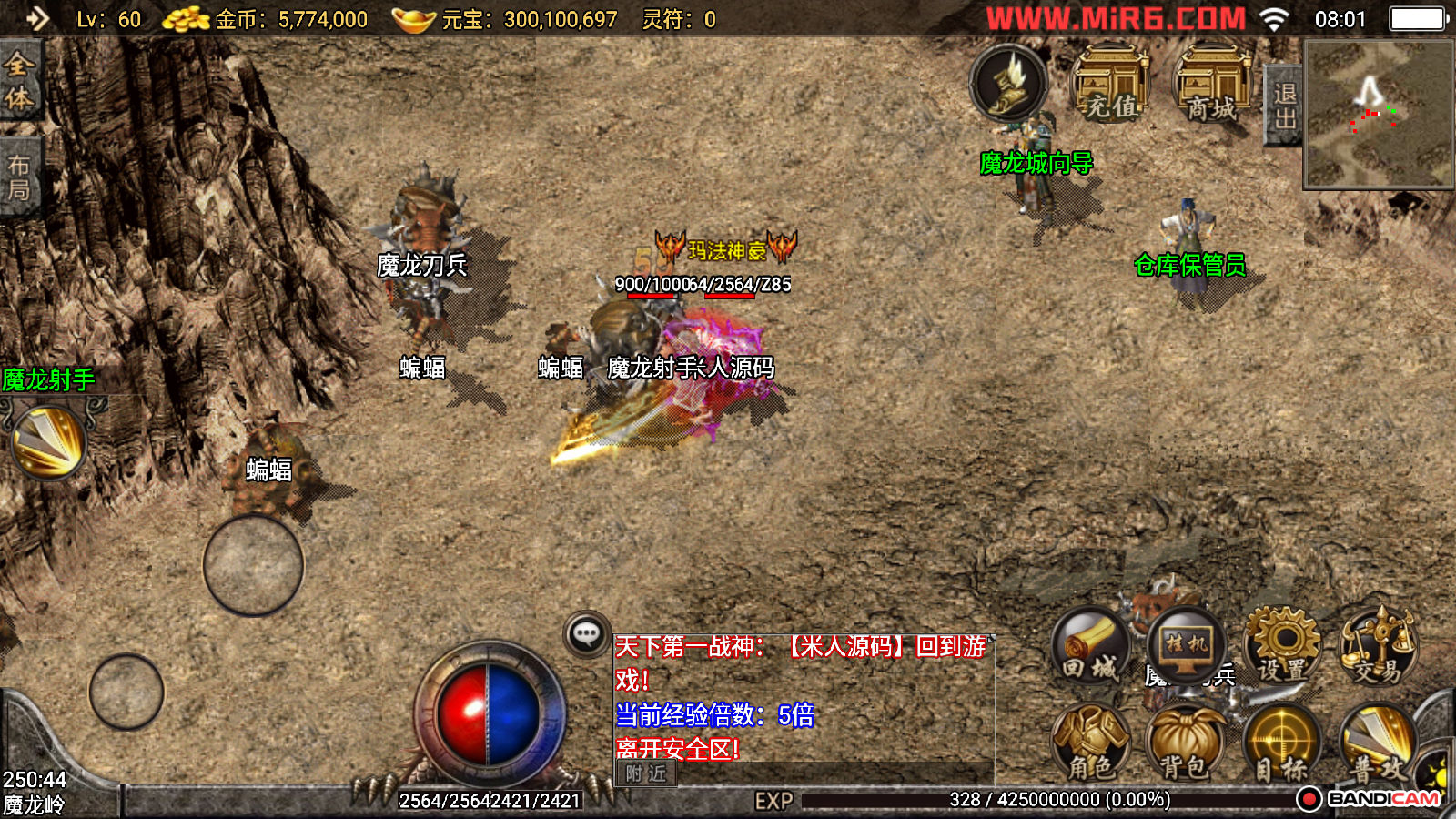Switch to the 附近 chat channel
The width and height of the screenshot is (1456, 819).
pos(646,773)
